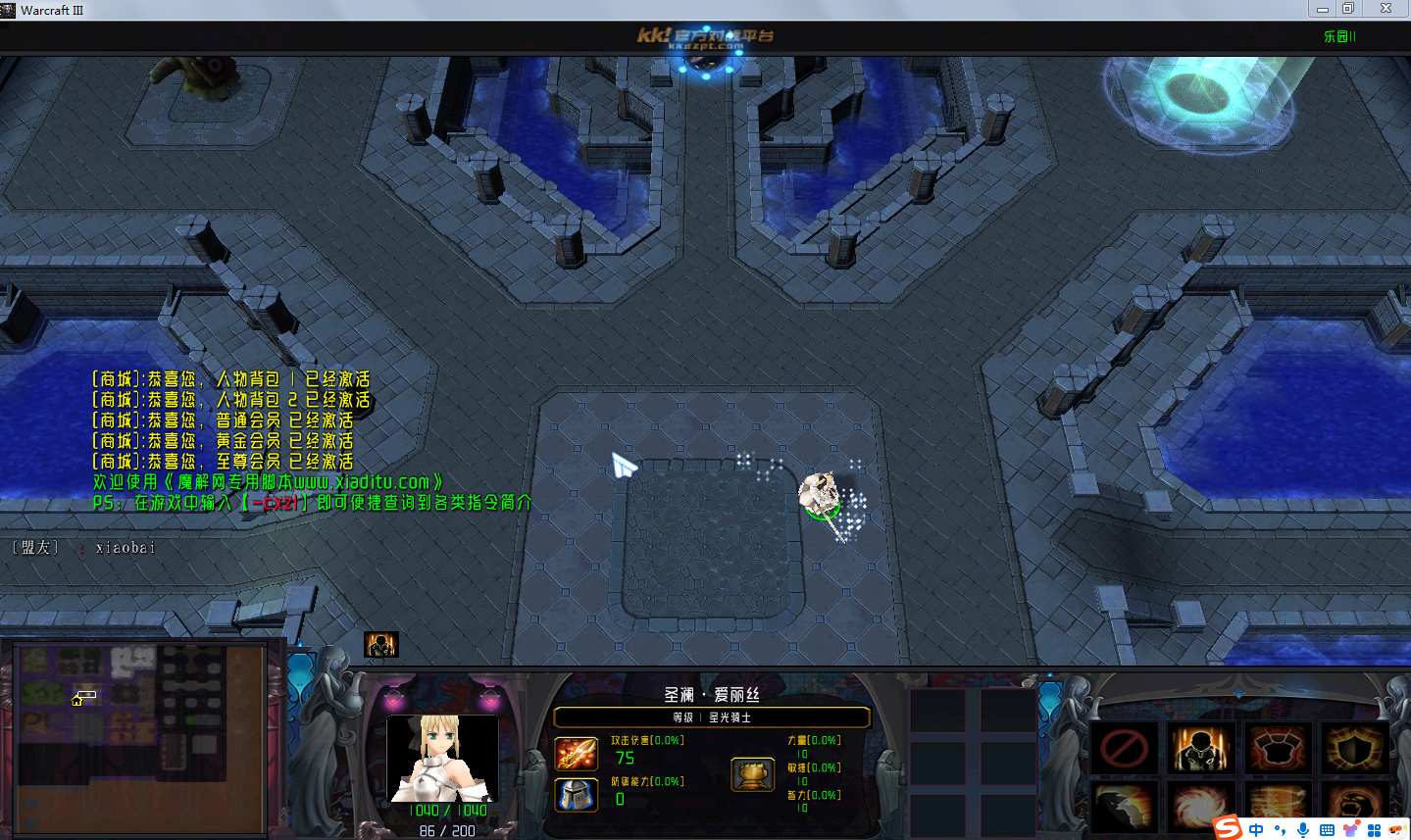Click the golden trophy attributes icon
The image size is (1411, 840).
tap(752, 774)
